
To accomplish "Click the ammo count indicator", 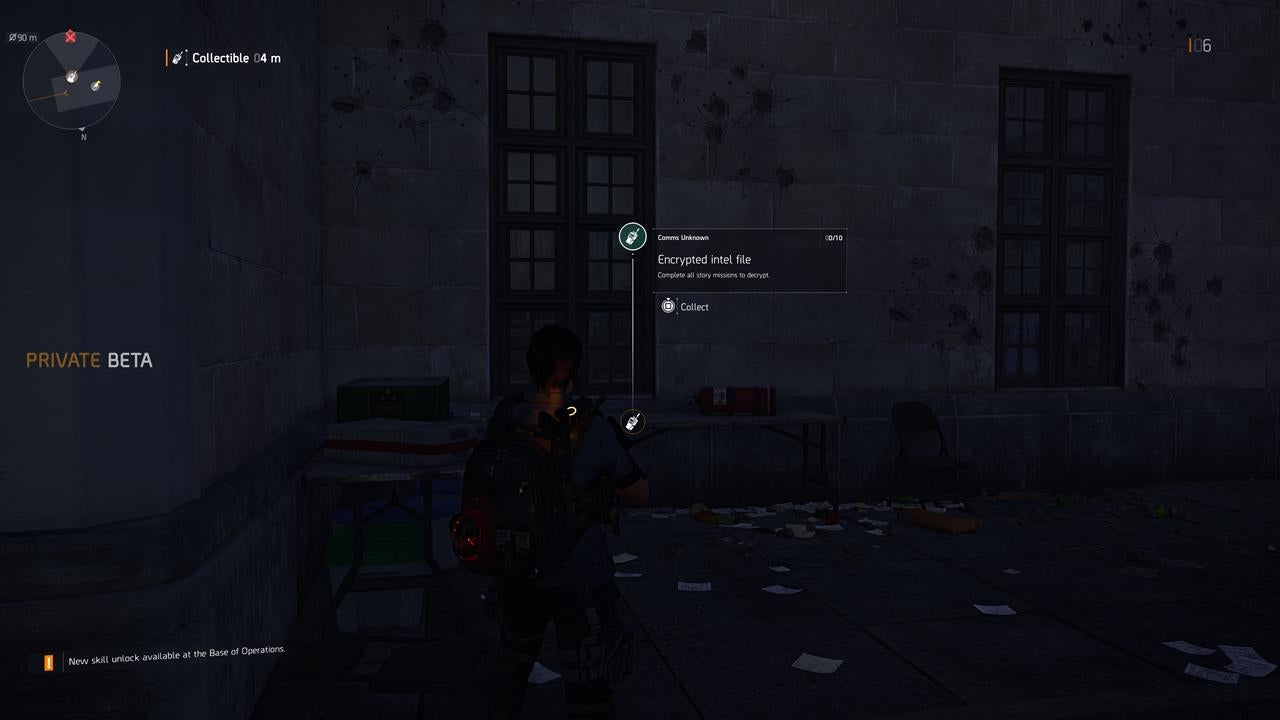I will point(1196,44).
